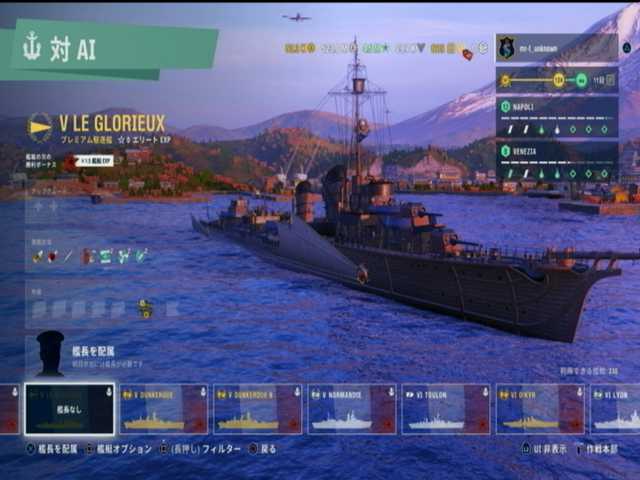Click the Le Glorieux ship title
This screenshot has height=480, width=640.
point(111,123)
